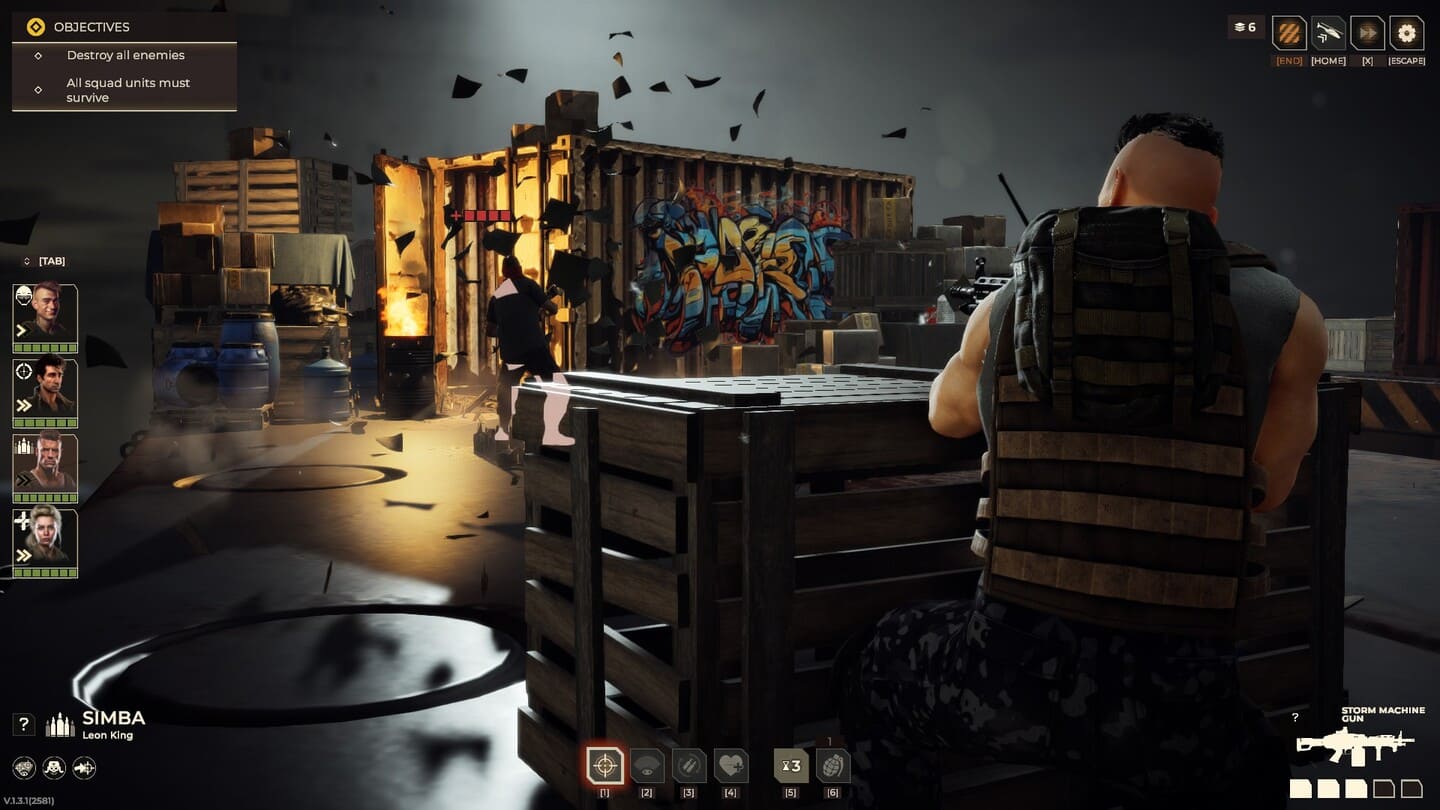Screen dimensions: 1440x810
Task: Select the machine gunner squad portrait
Action: (45, 467)
